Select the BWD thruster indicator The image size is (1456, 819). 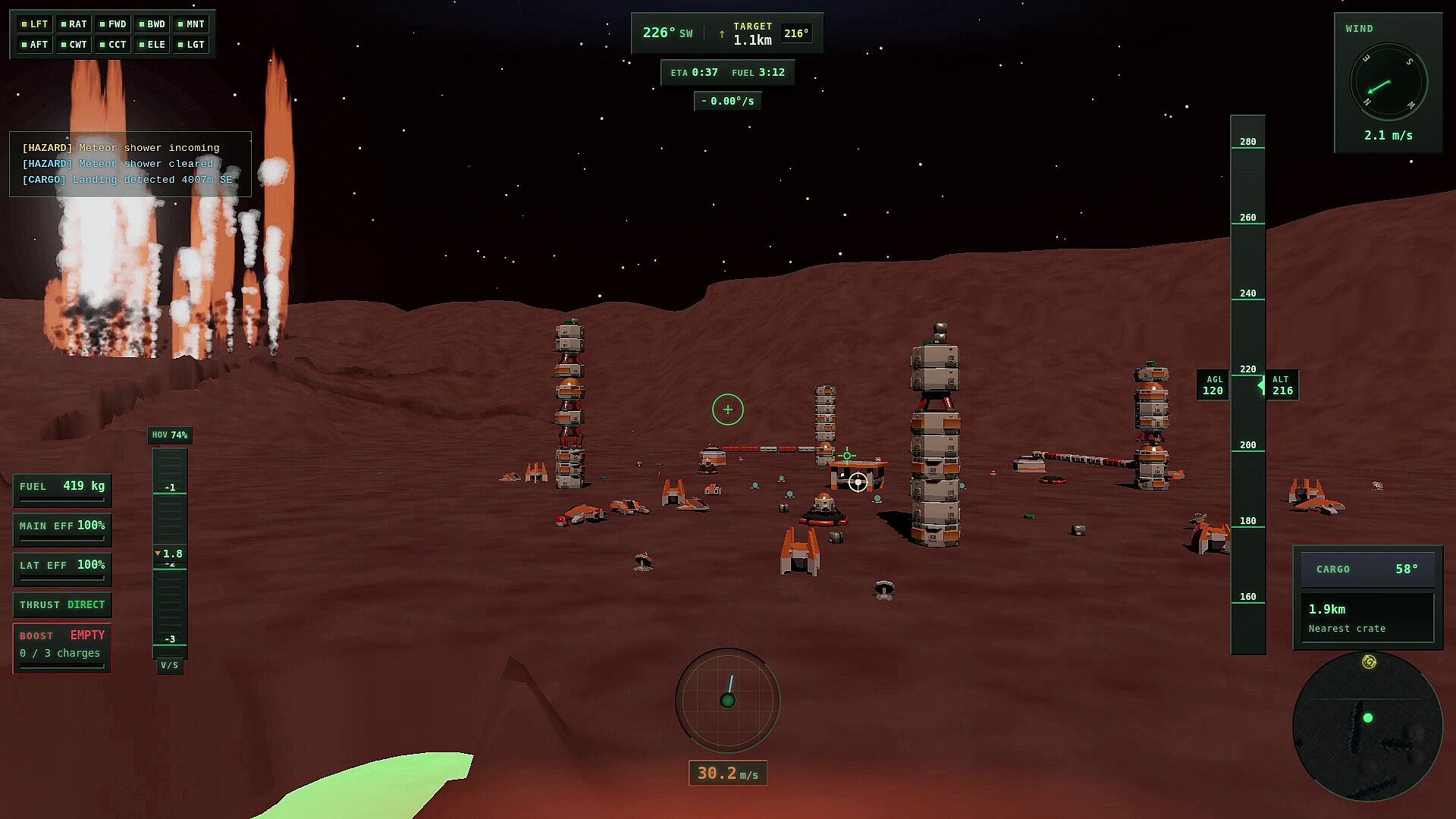point(152,24)
